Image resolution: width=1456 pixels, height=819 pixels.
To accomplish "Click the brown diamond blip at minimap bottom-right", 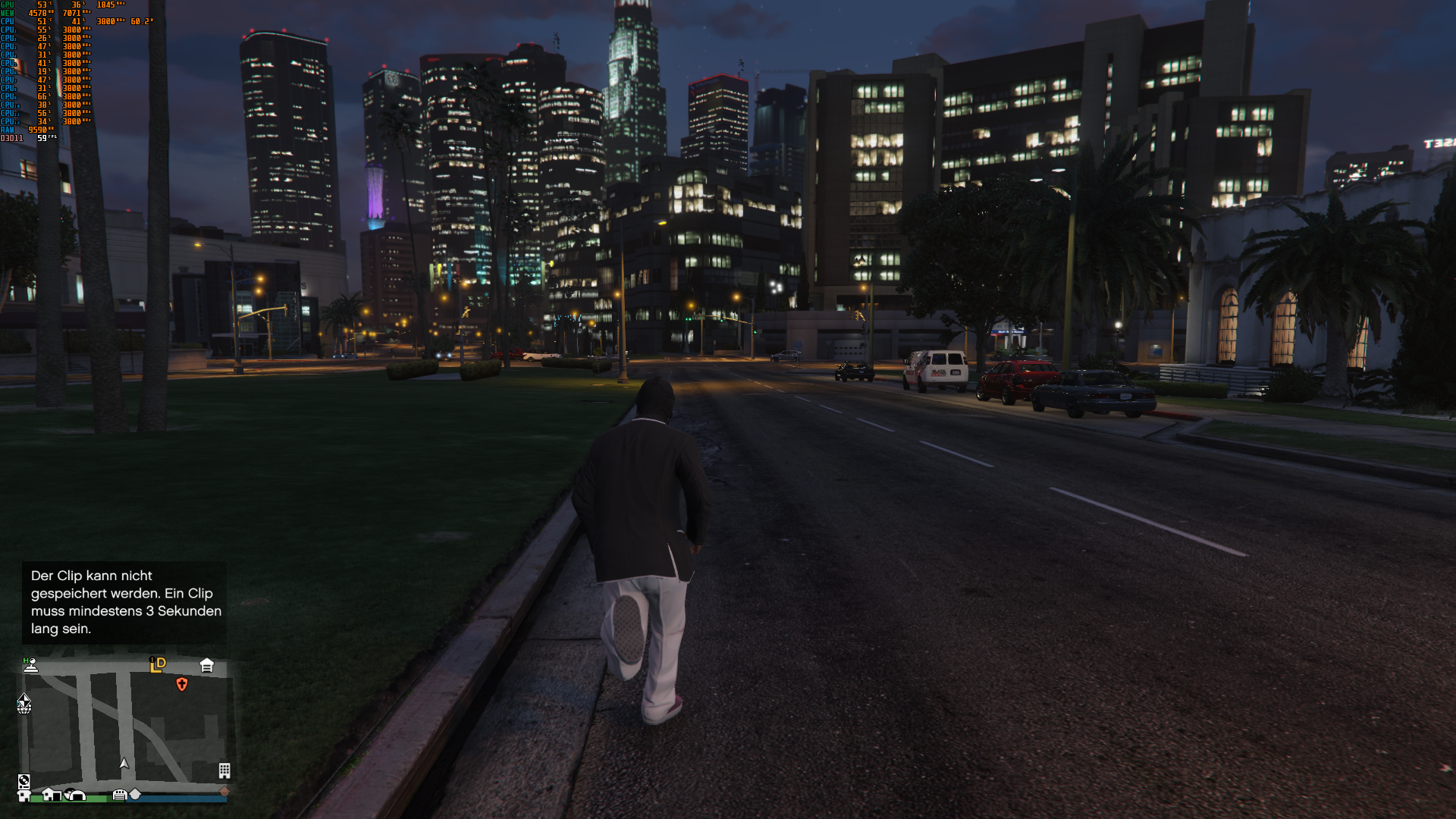I will tap(225, 792).
